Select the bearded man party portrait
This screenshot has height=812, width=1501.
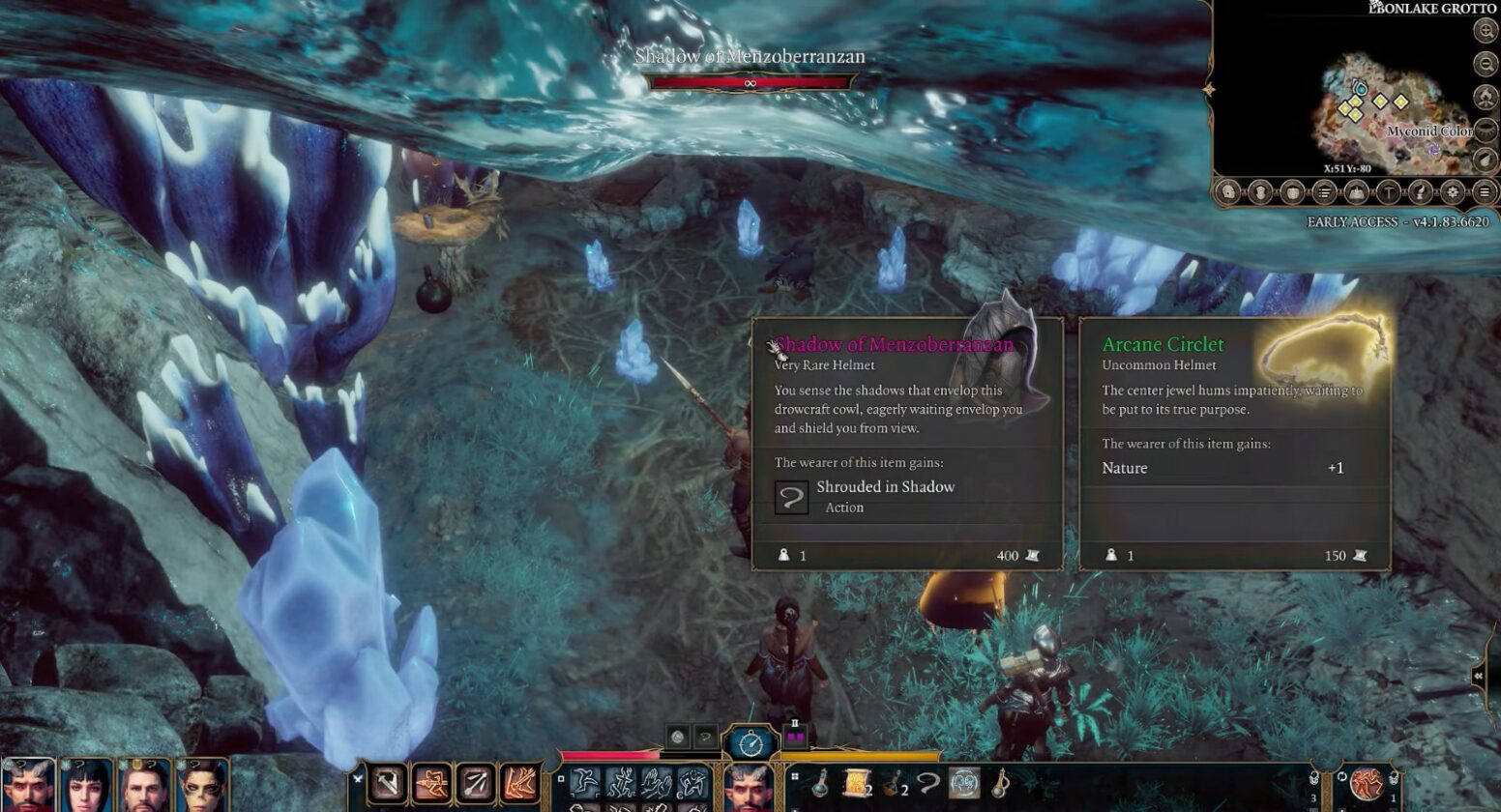(145, 787)
